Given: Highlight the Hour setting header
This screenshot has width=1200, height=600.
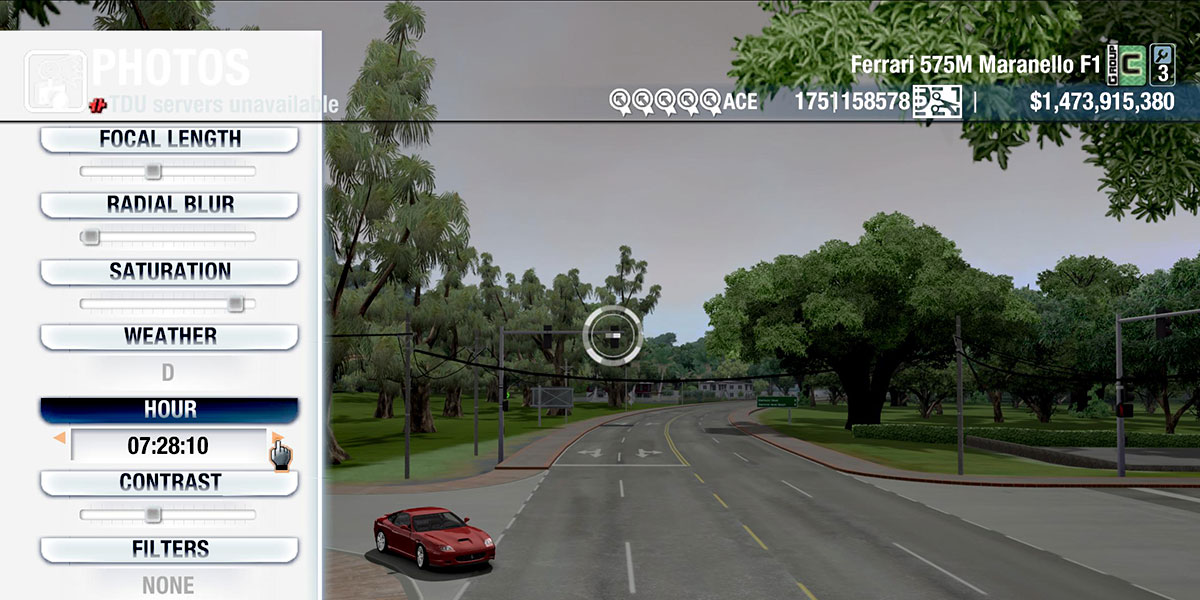Looking at the screenshot, I should [169, 410].
